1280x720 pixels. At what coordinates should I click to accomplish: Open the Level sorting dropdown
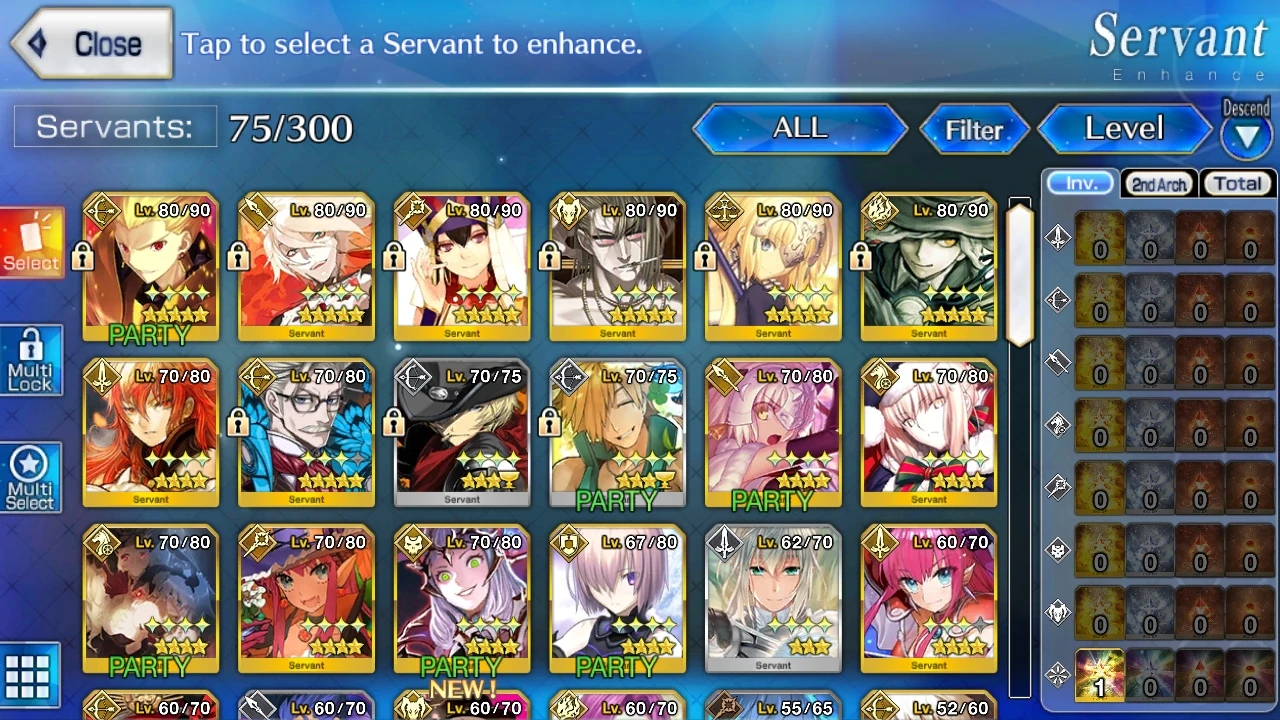tap(1123, 128)
